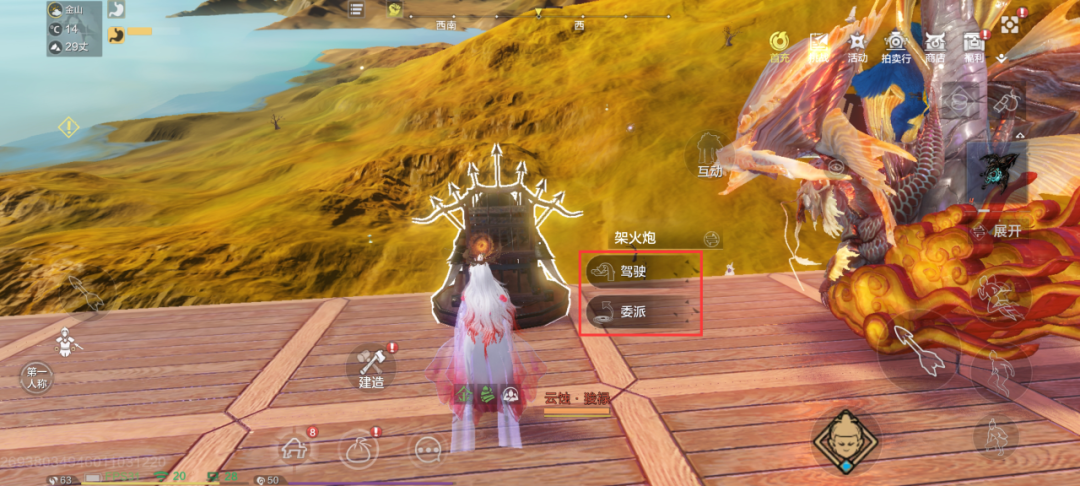This screenshot has height=486, width=1080.
Task: Open the yellow fist icon by the compass
Action: coord(395,10)
